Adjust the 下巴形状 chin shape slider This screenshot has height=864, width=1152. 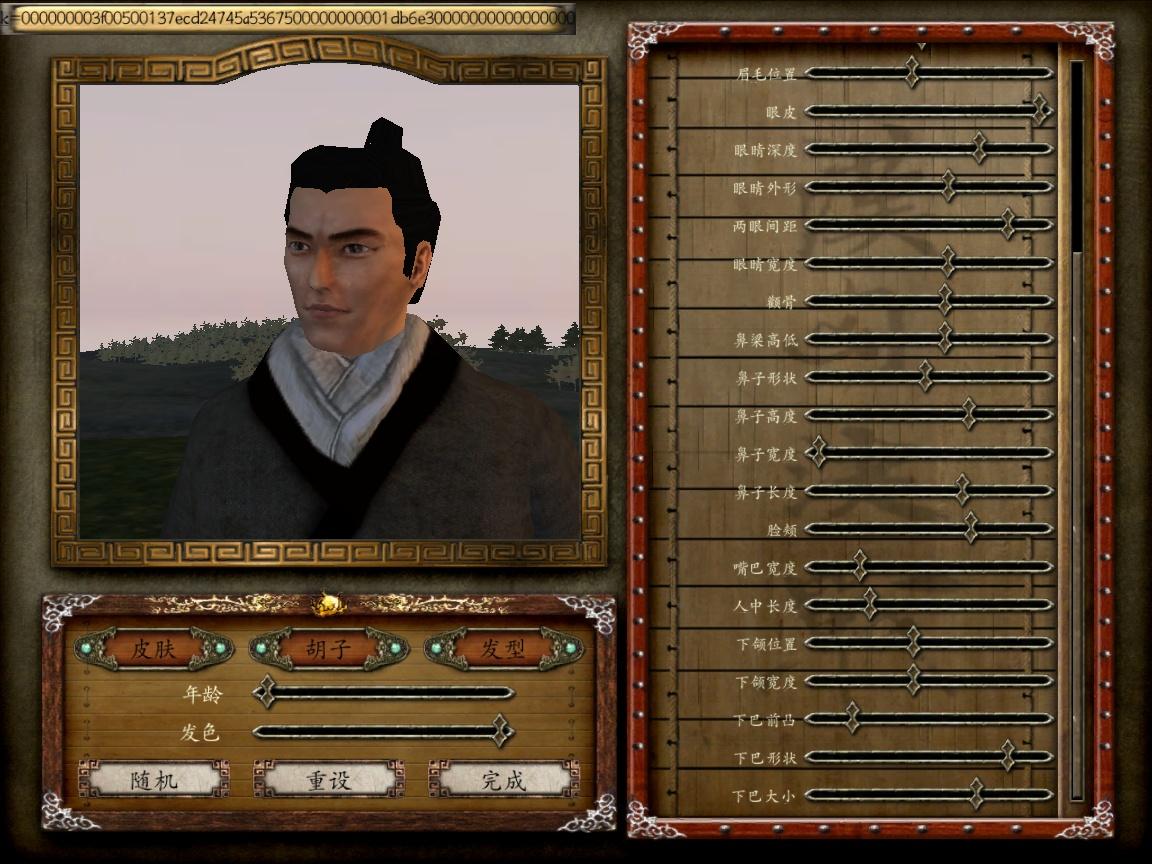coord(1007,757)
